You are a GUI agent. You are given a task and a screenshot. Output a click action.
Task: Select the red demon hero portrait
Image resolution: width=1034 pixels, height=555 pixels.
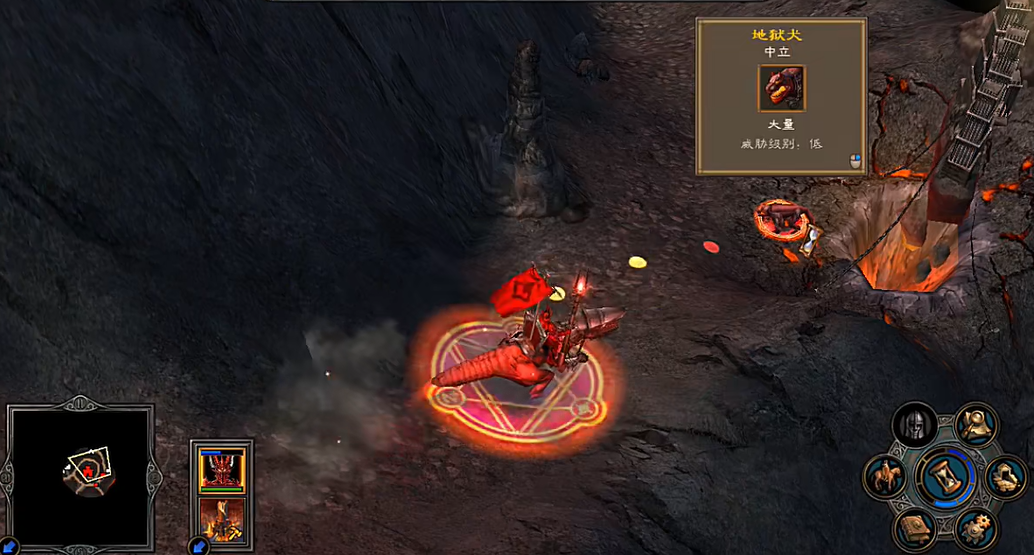pos(222,470)
